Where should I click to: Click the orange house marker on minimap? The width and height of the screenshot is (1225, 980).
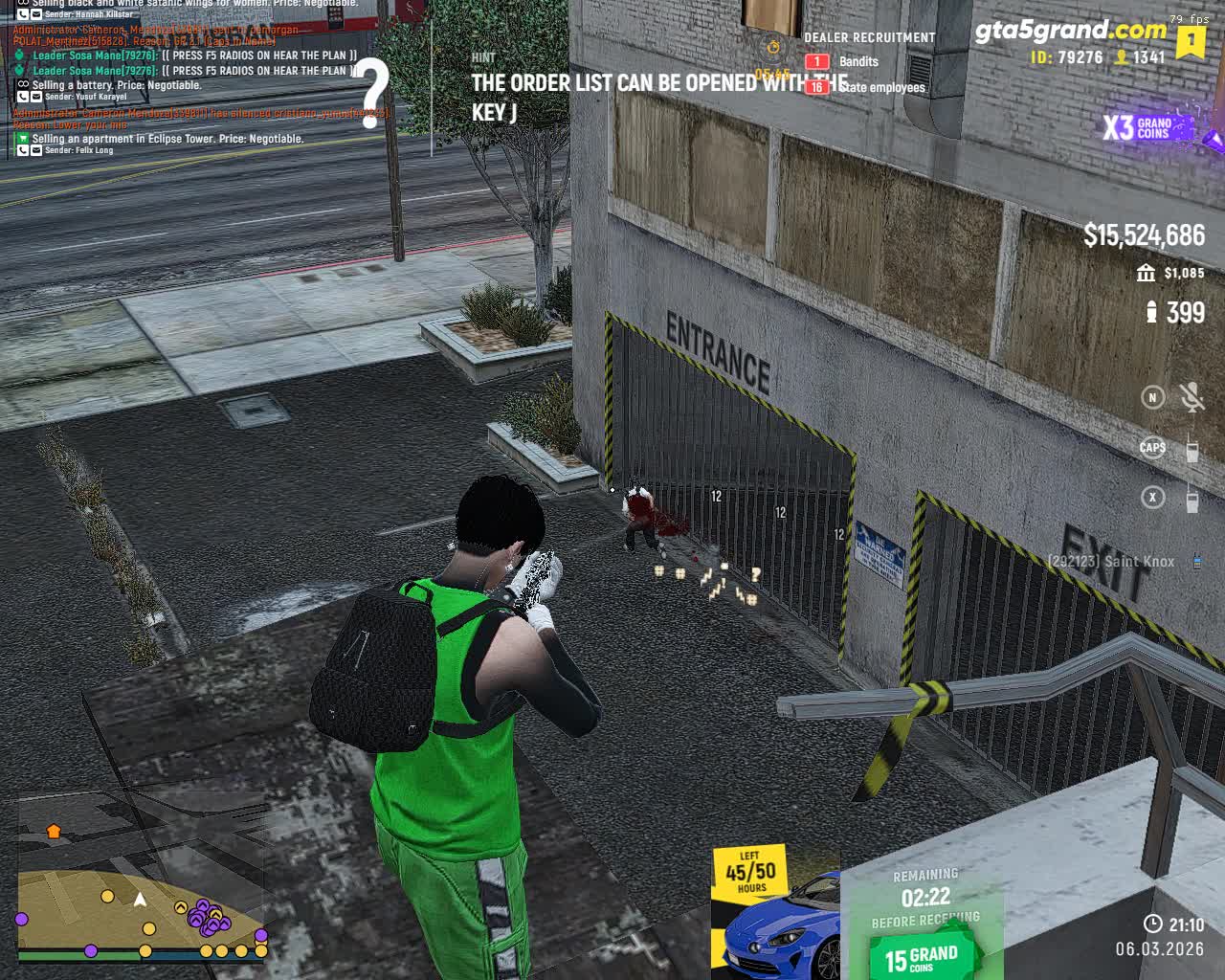54,832
